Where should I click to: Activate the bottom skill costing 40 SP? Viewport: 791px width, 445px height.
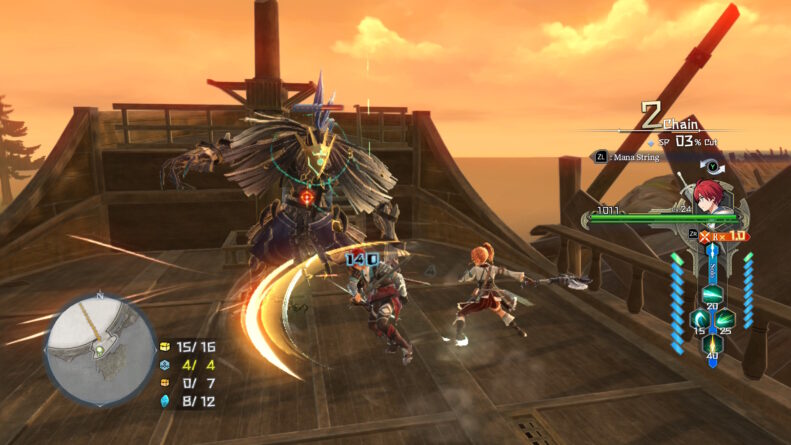(x=712, y=343)
